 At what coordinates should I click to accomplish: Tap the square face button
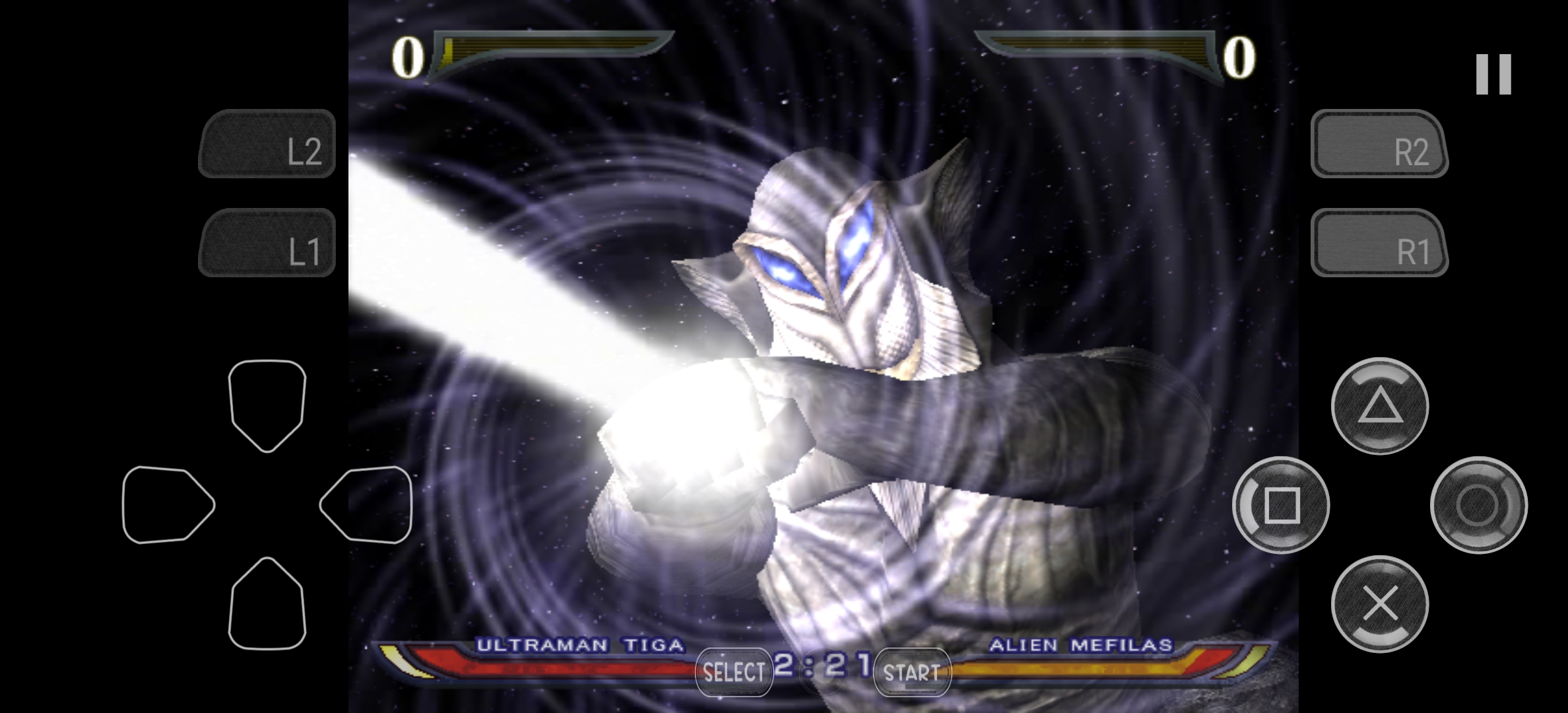(1281, 505)
